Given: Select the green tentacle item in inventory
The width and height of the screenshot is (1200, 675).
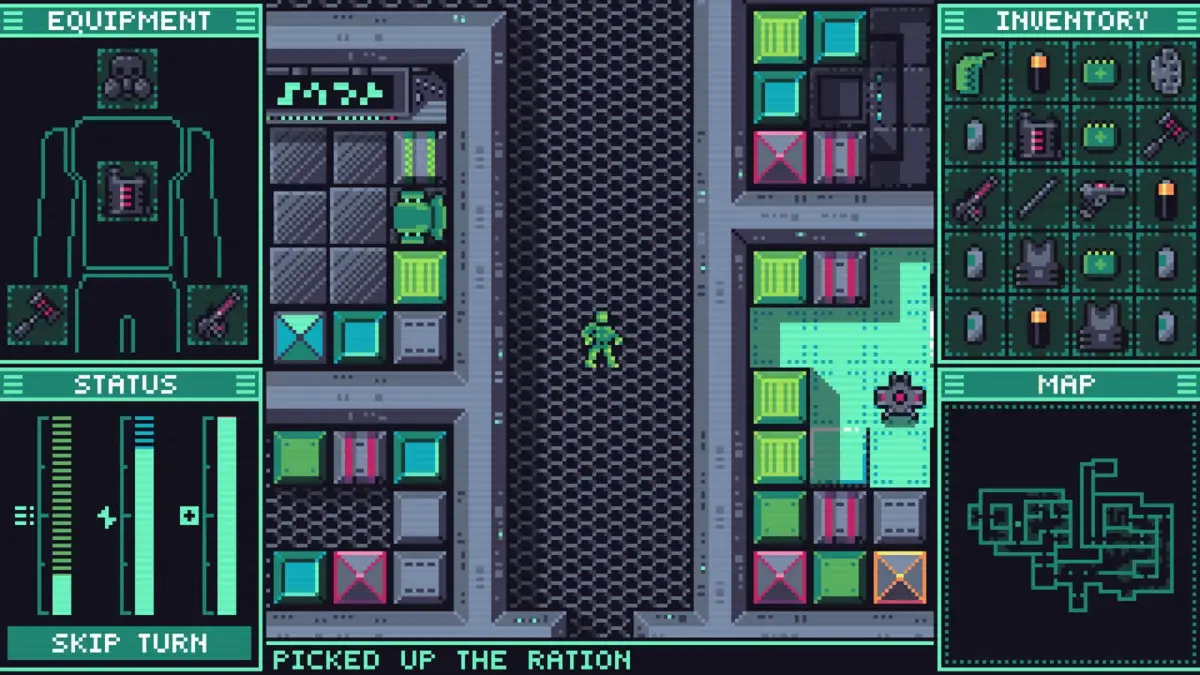Looking at the screenshot, I should click(x=974, y=73).
